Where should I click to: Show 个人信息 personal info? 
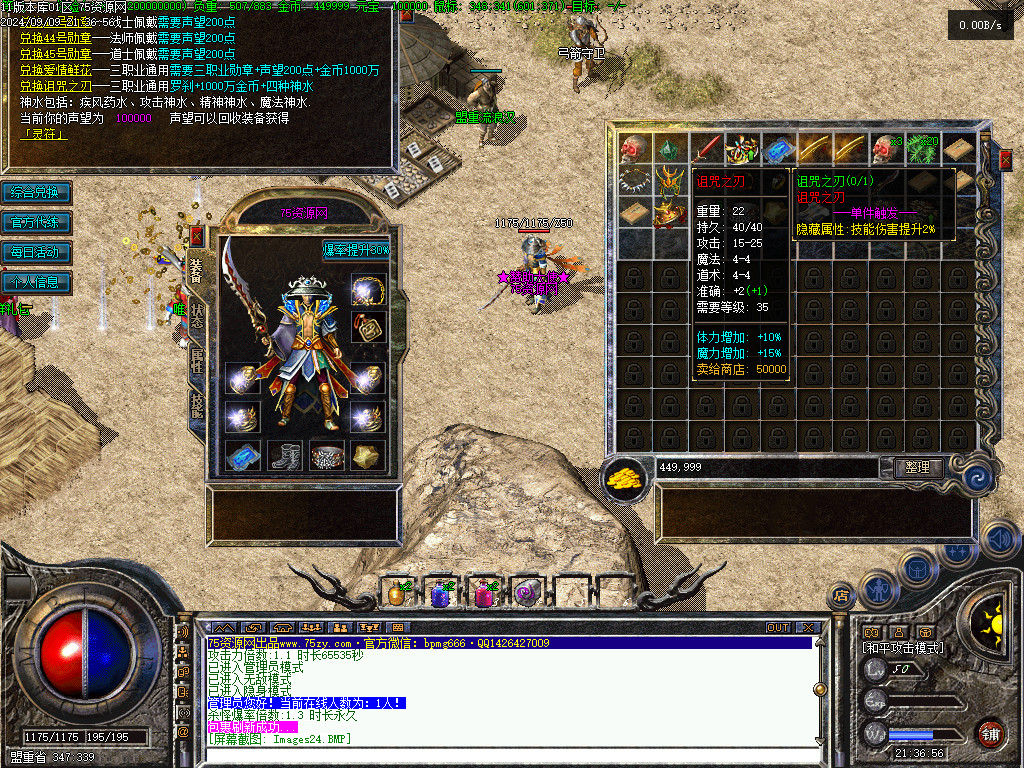[36, 282]
